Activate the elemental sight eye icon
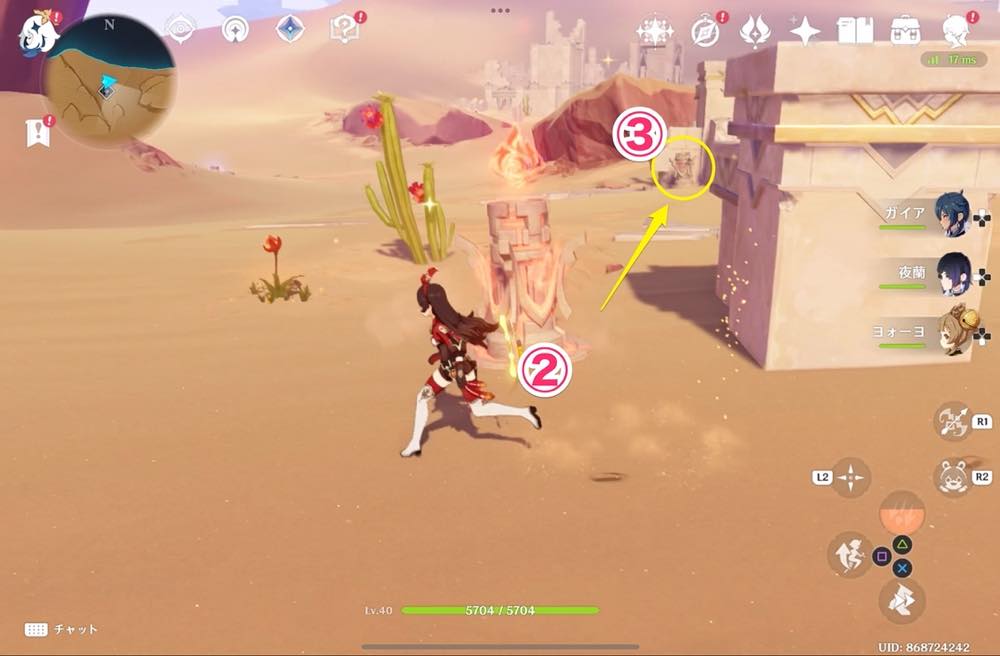The width and height of the screenshot is (1000, 656). tap(181, 29)
